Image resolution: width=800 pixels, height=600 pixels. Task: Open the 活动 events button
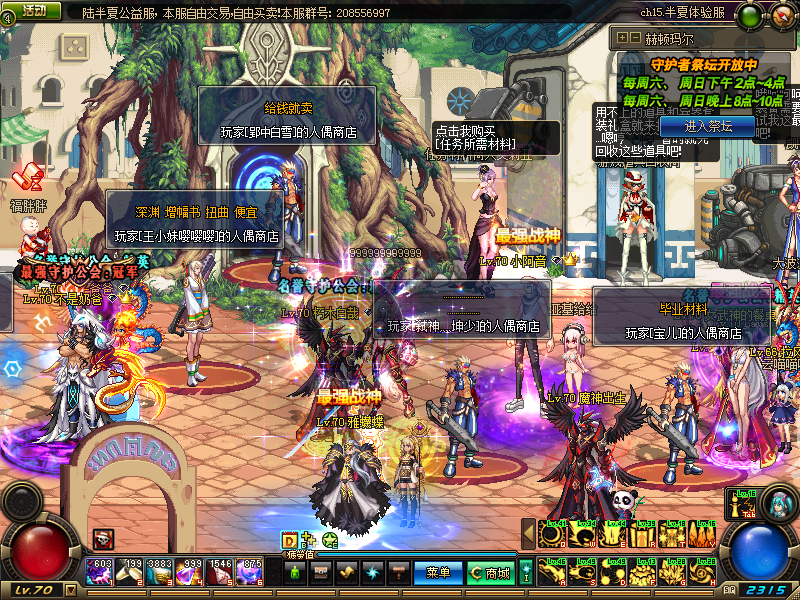(x=33, y=10)
